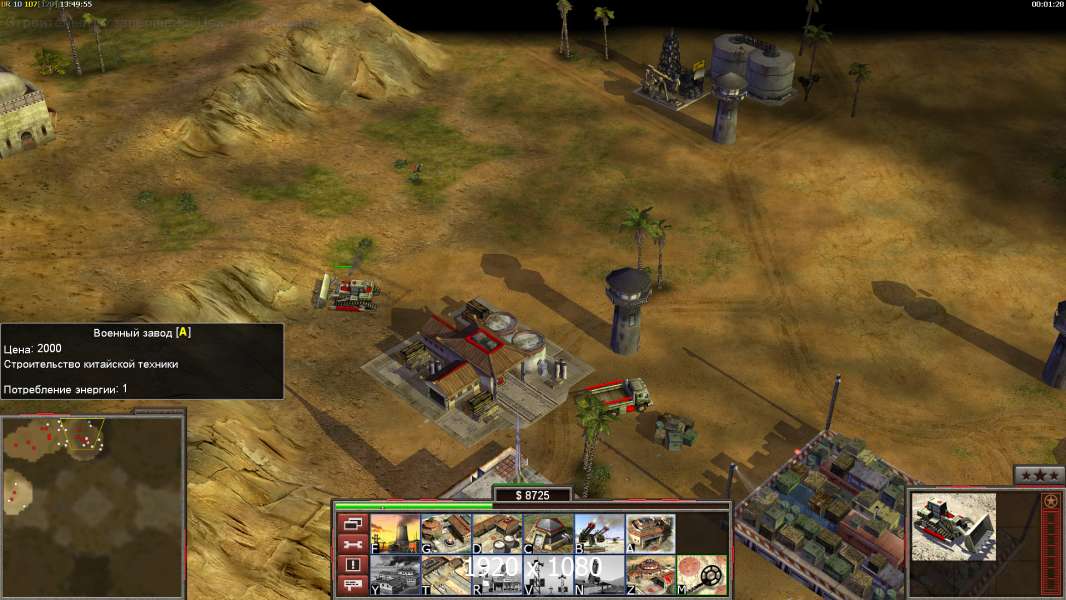Click the exclamation mark alert button

(x=352, y=565)
